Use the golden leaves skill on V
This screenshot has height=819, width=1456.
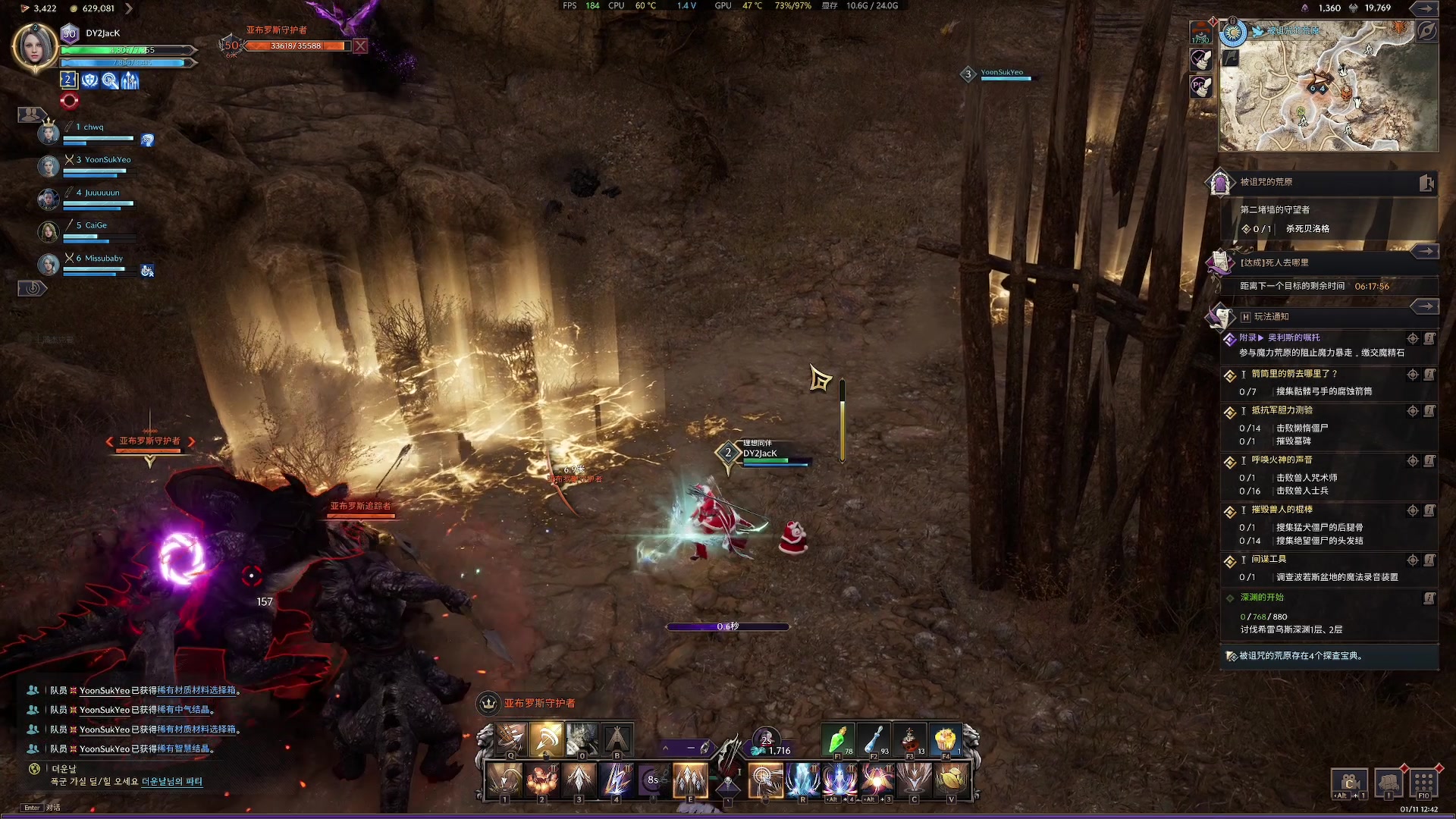[x=951, y=780]
